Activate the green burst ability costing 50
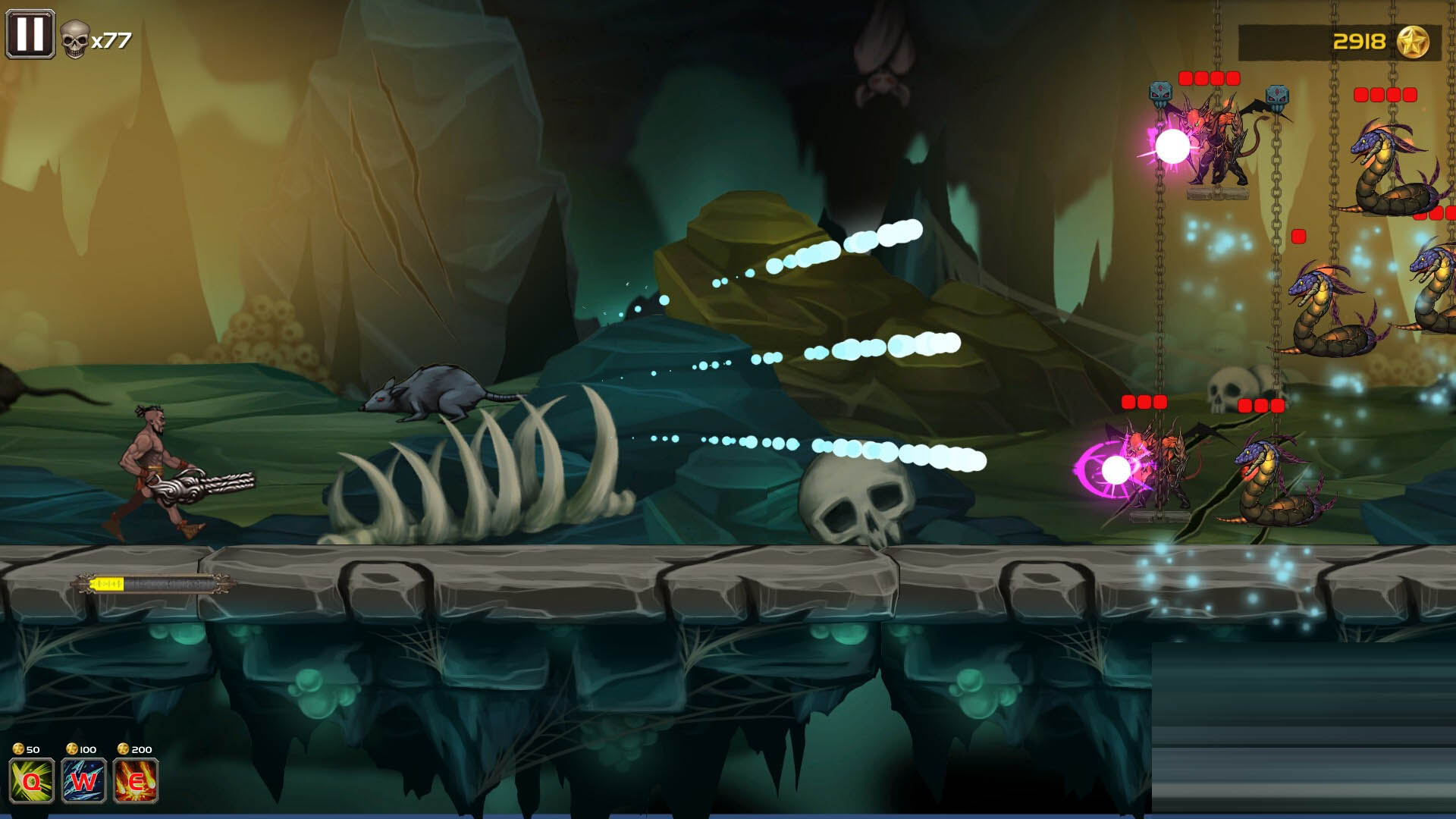 point(32,780)
